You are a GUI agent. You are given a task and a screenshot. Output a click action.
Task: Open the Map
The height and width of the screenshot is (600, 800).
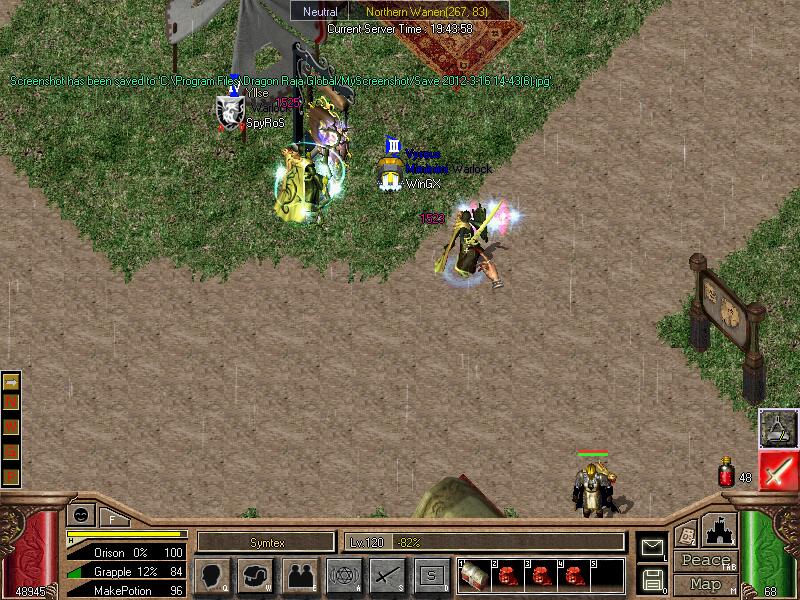click(704, 584)
